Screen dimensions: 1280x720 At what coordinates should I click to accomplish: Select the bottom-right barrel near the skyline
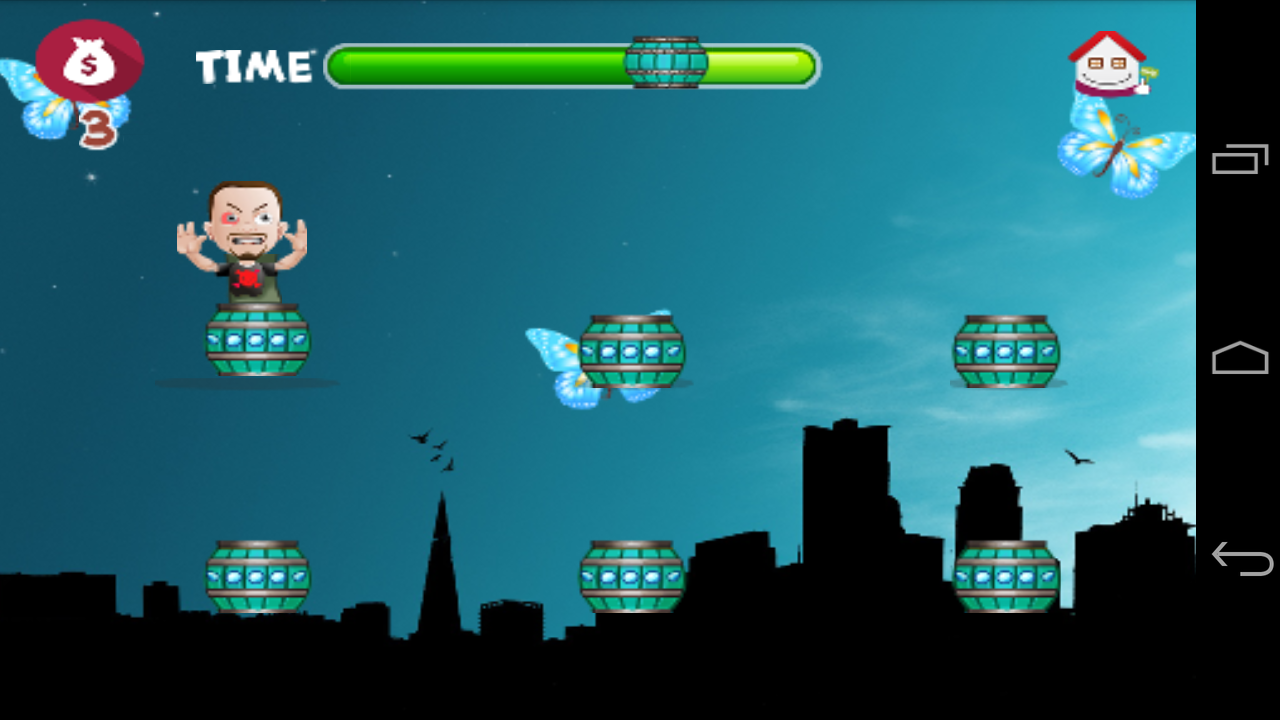coord(1006,575)
